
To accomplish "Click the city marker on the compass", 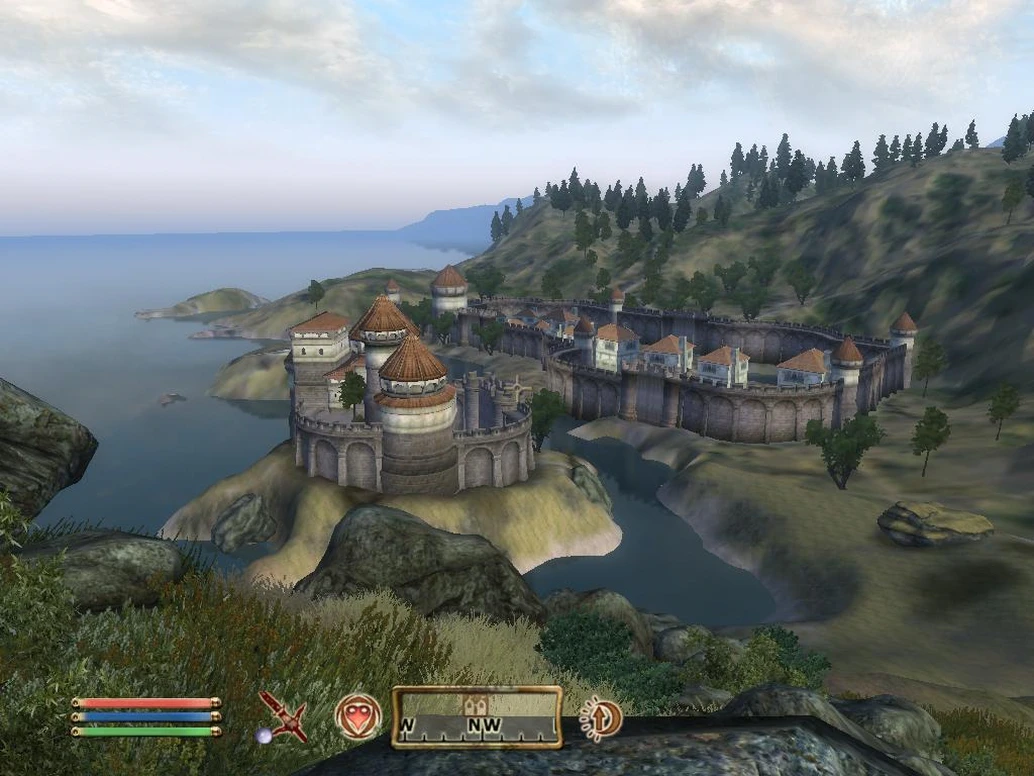I will tap(476, 705).
